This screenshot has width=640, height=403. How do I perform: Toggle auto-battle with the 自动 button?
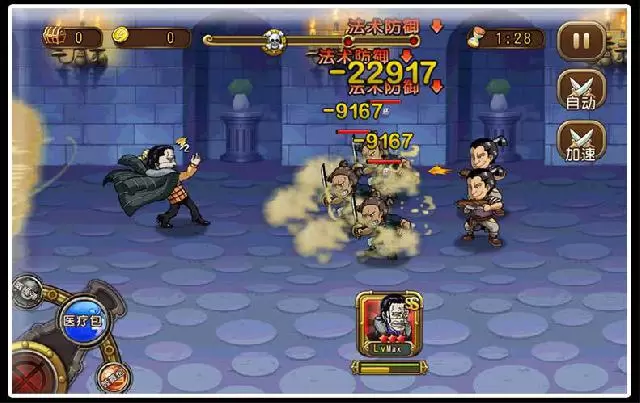click(x=581, y=89)
